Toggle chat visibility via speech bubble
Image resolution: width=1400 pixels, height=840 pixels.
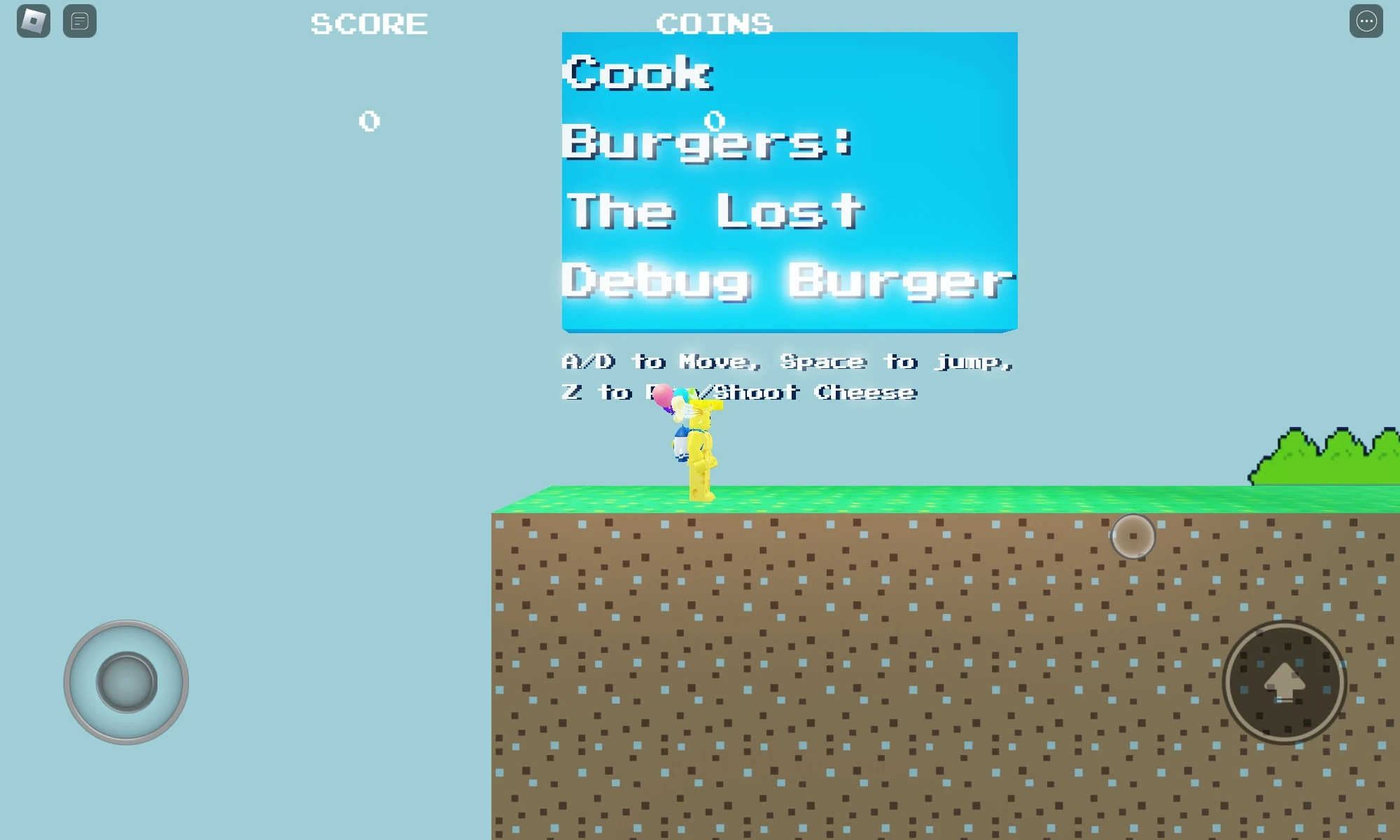[79, 20]
